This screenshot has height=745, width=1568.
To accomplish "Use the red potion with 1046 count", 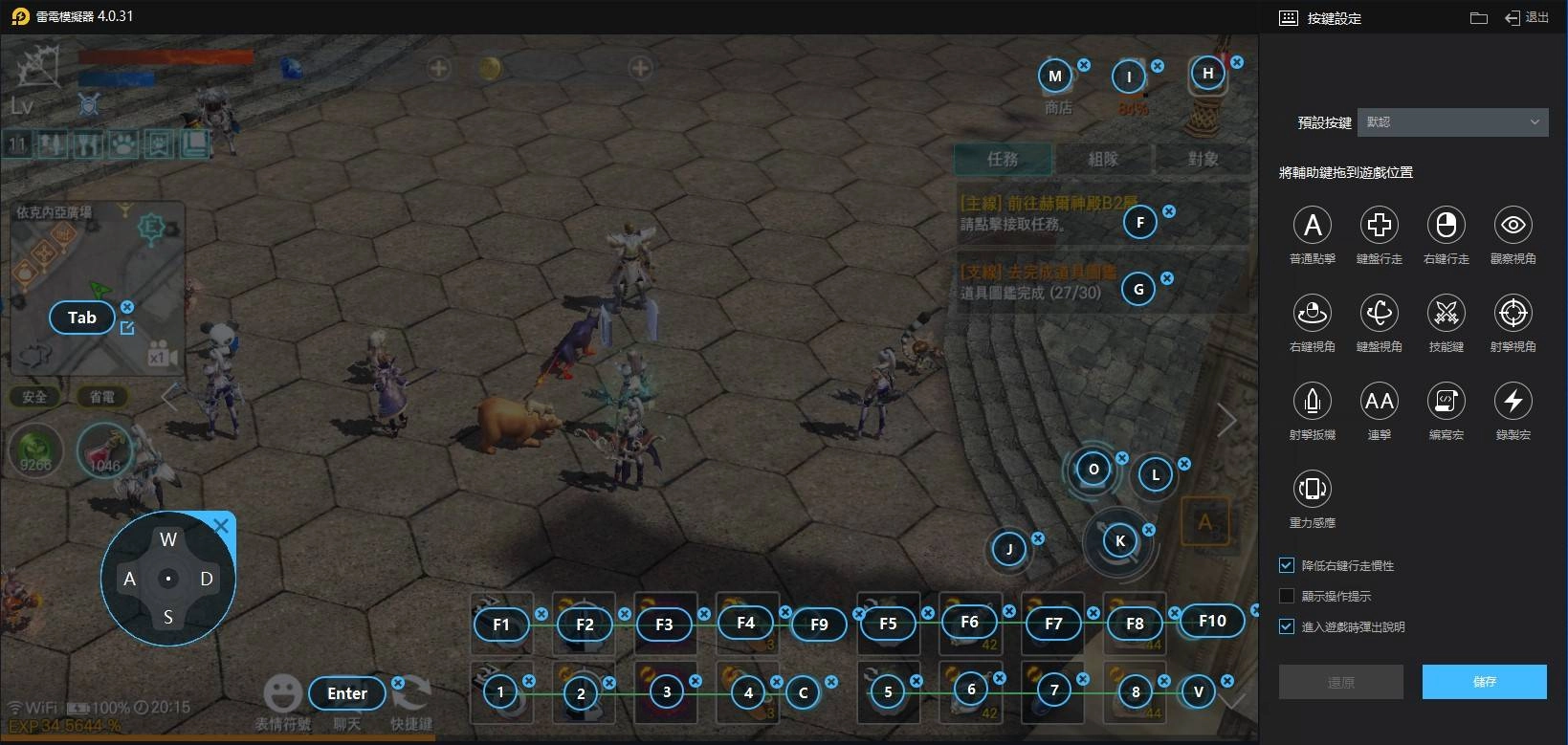I will click(104, 449).
